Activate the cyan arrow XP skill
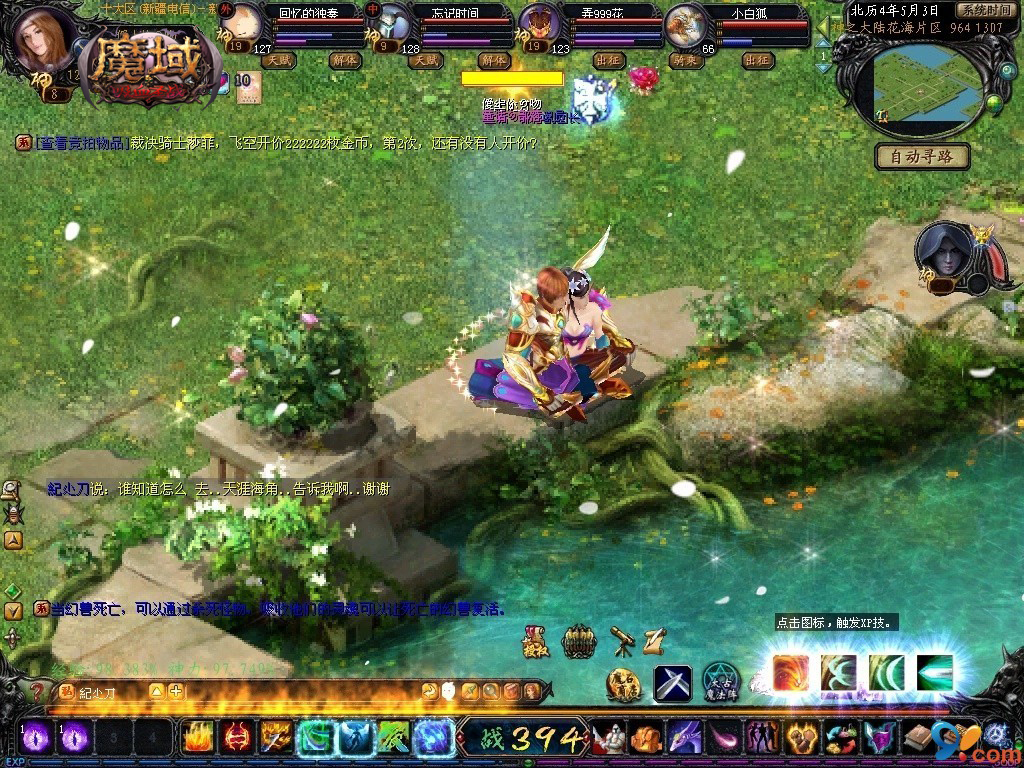The width and height of the screenshot is (1024, 768). (x=935, y=672)
